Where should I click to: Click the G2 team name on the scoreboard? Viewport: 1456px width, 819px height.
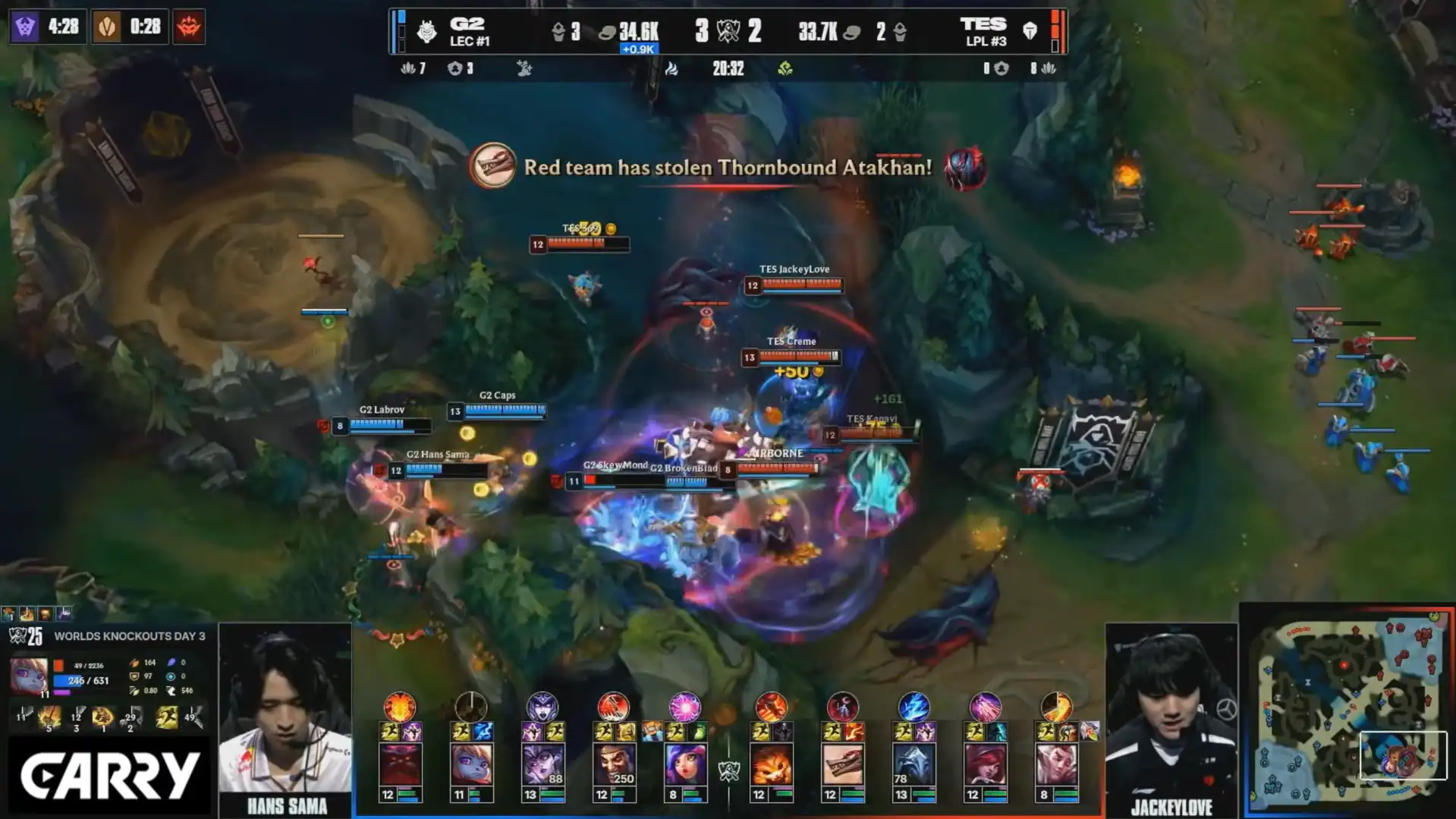(467, 24)
